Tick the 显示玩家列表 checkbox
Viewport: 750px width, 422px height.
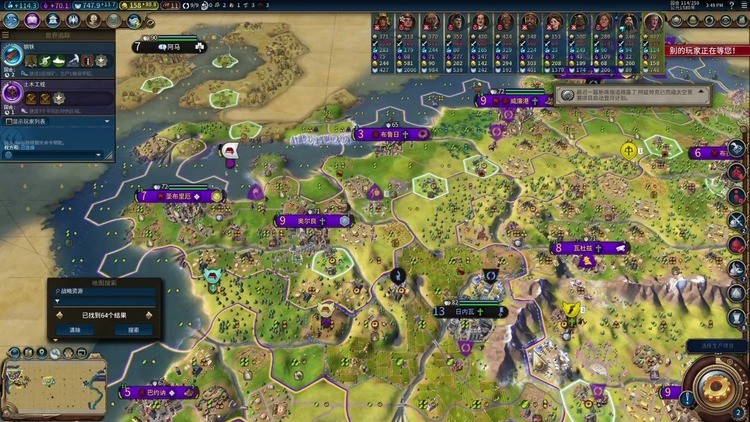[7, 121]
